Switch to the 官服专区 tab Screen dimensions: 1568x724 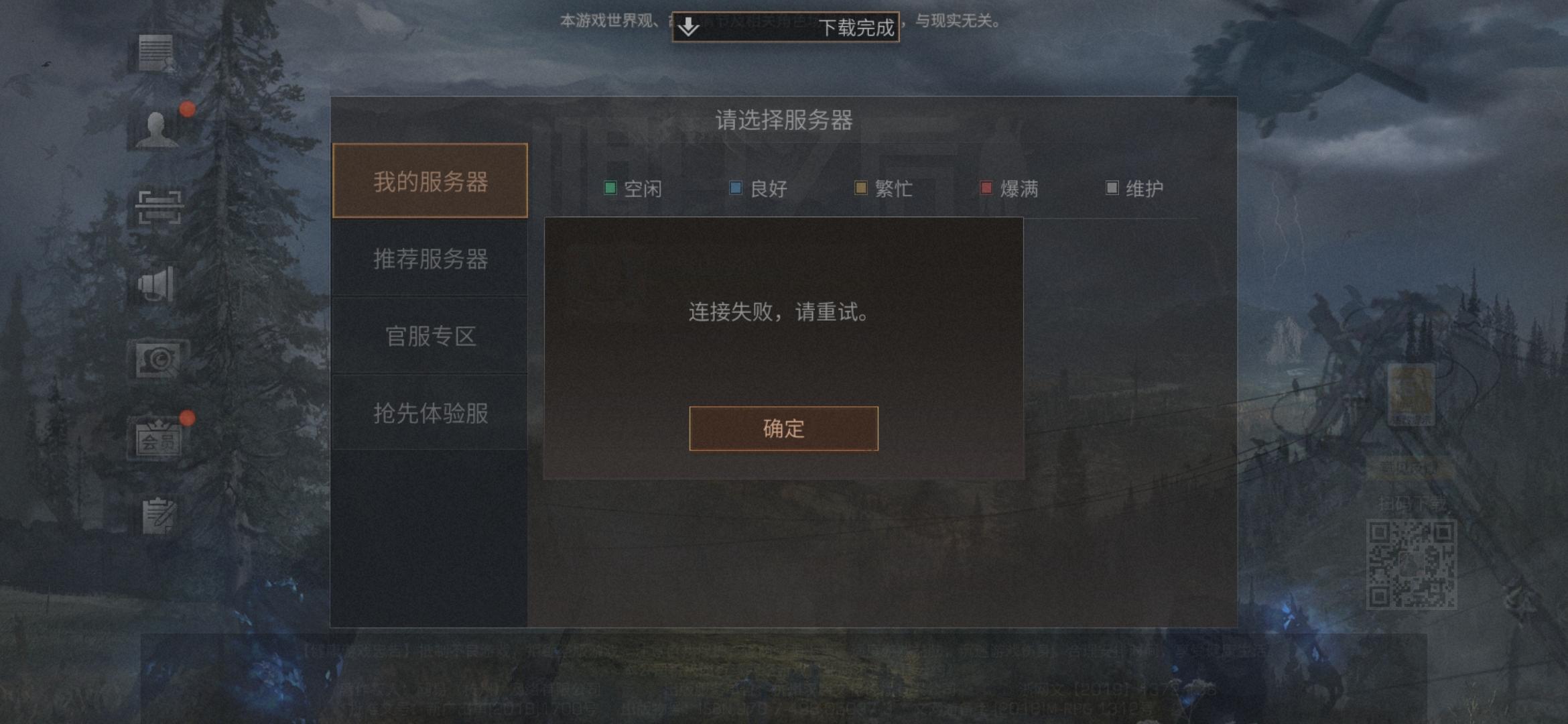tap(430, 337)
